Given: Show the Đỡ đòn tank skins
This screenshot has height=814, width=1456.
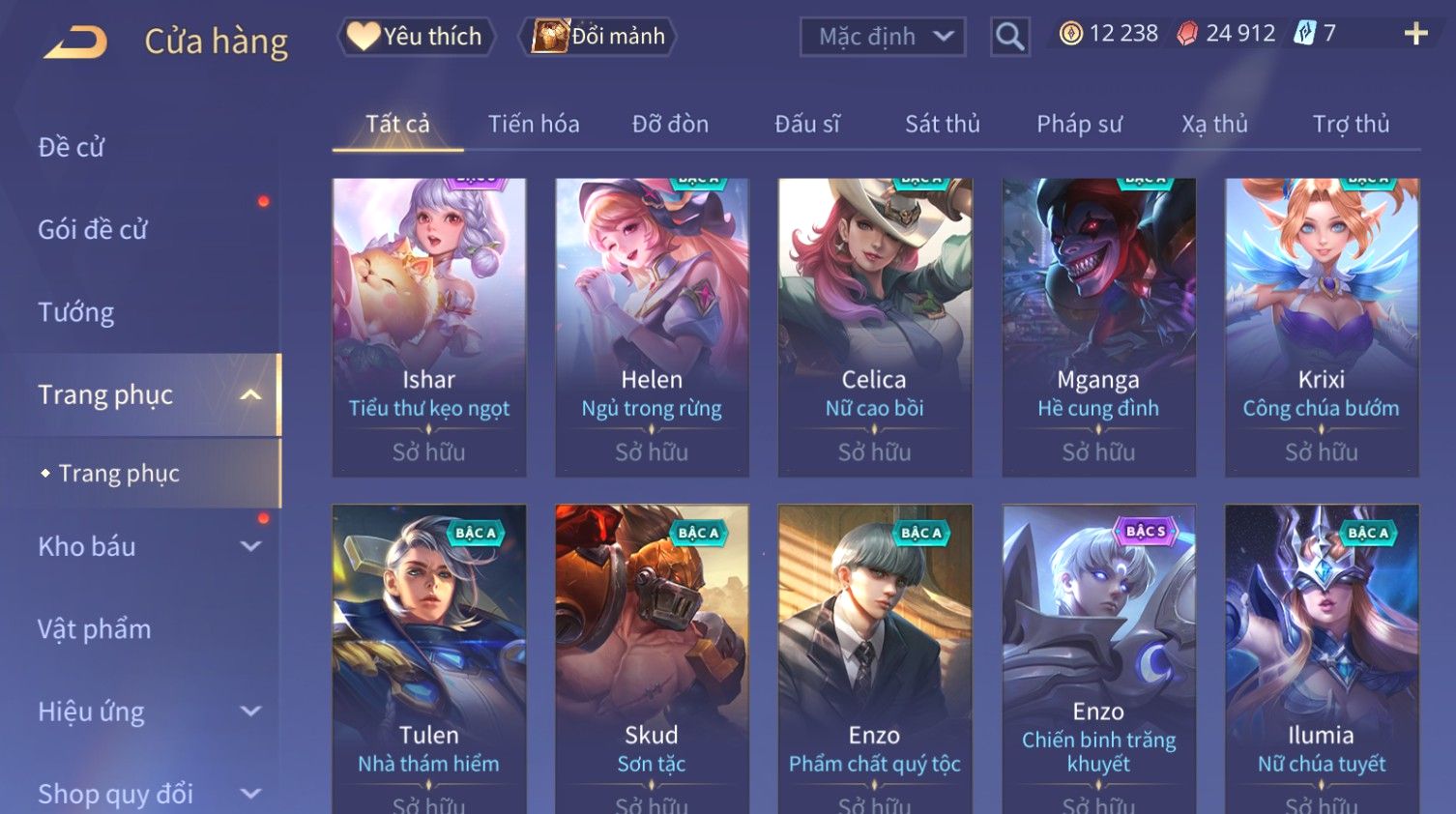Looking at the screenshot, I should point(670,124).
